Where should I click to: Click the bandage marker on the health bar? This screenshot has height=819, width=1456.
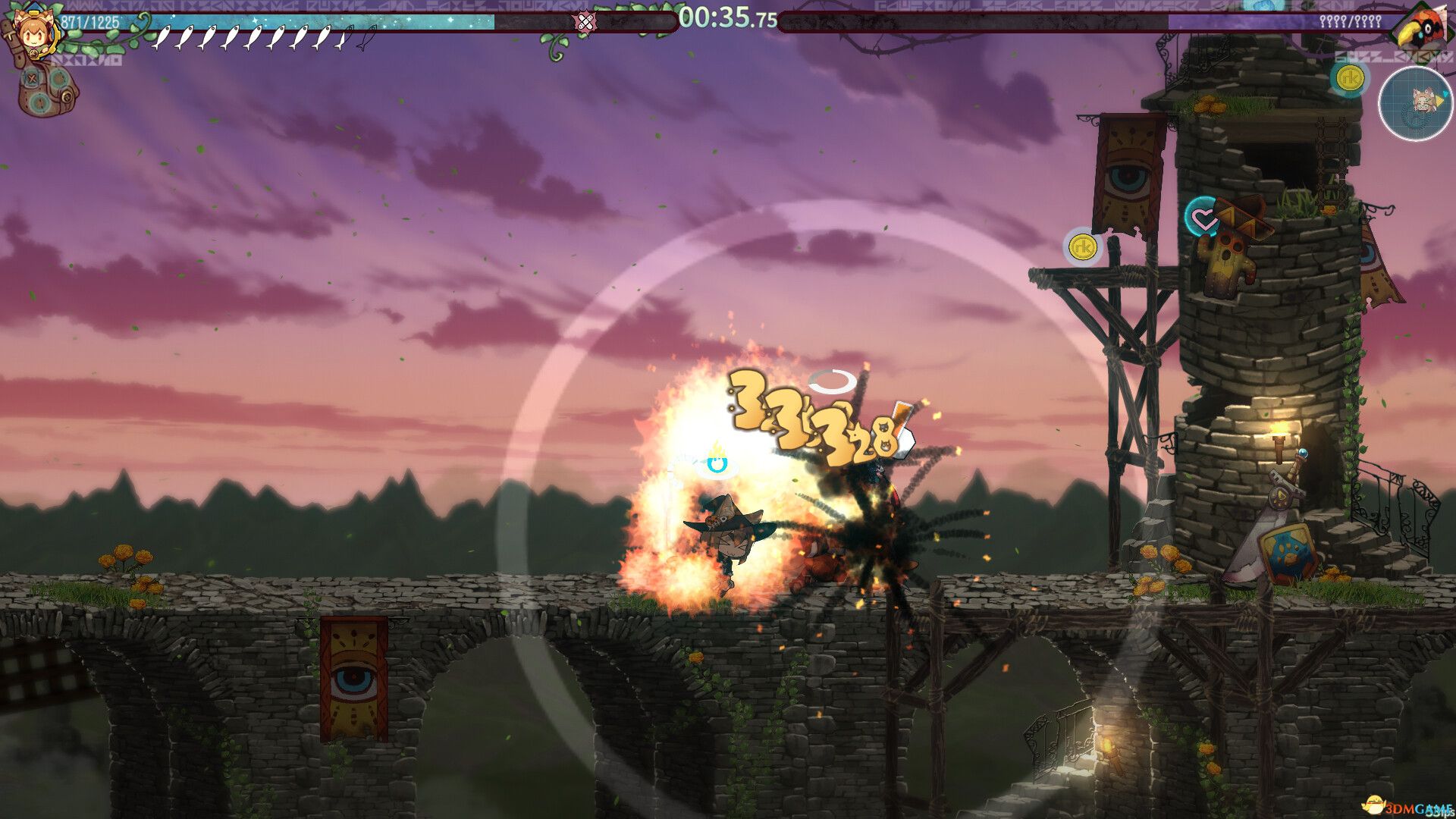tap(585, 22)
